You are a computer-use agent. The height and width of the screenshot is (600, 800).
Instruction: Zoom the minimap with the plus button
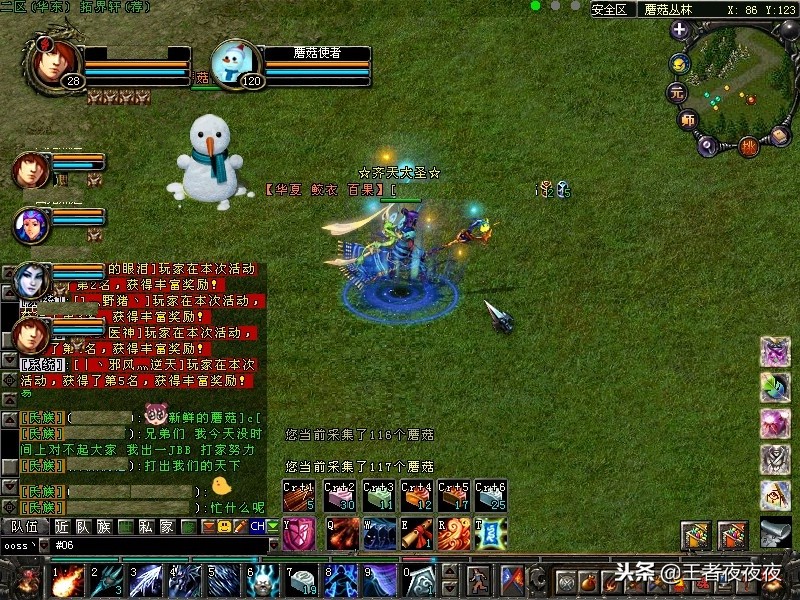[x=680, y=30]
